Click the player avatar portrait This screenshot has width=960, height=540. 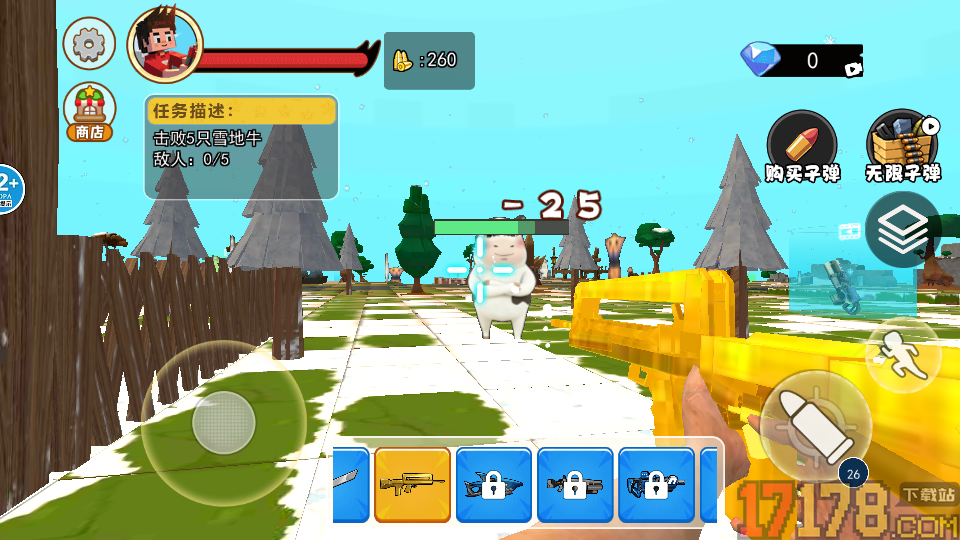pos(164,45)
